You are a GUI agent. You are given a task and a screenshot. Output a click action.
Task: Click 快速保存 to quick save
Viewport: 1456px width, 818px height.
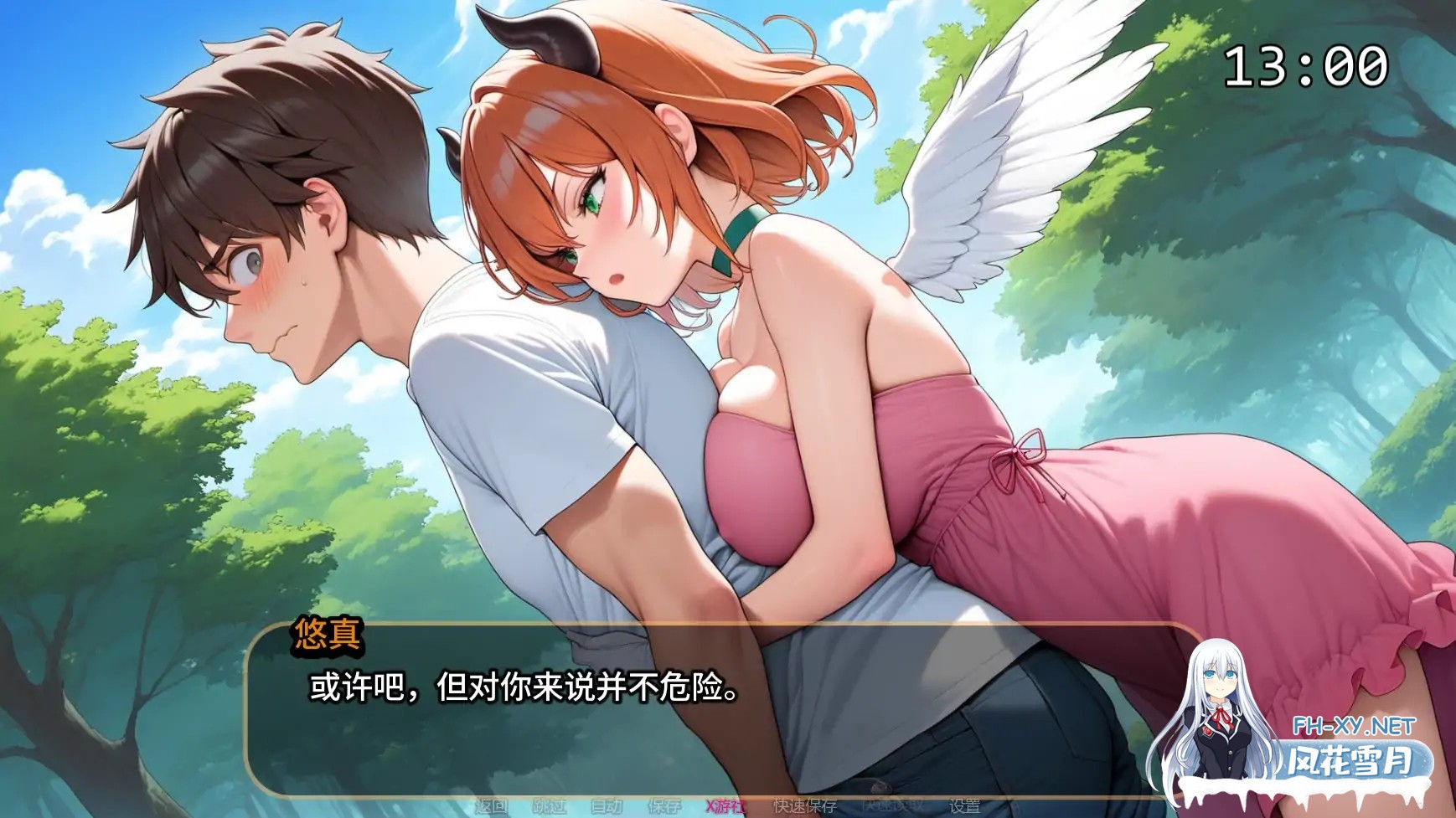[x=804, y=806]
